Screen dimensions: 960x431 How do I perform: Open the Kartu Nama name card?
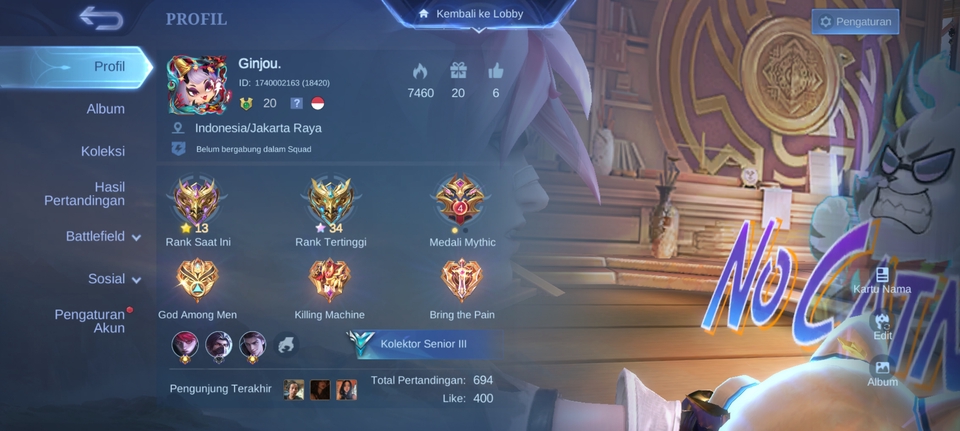[x=882, y=280]
